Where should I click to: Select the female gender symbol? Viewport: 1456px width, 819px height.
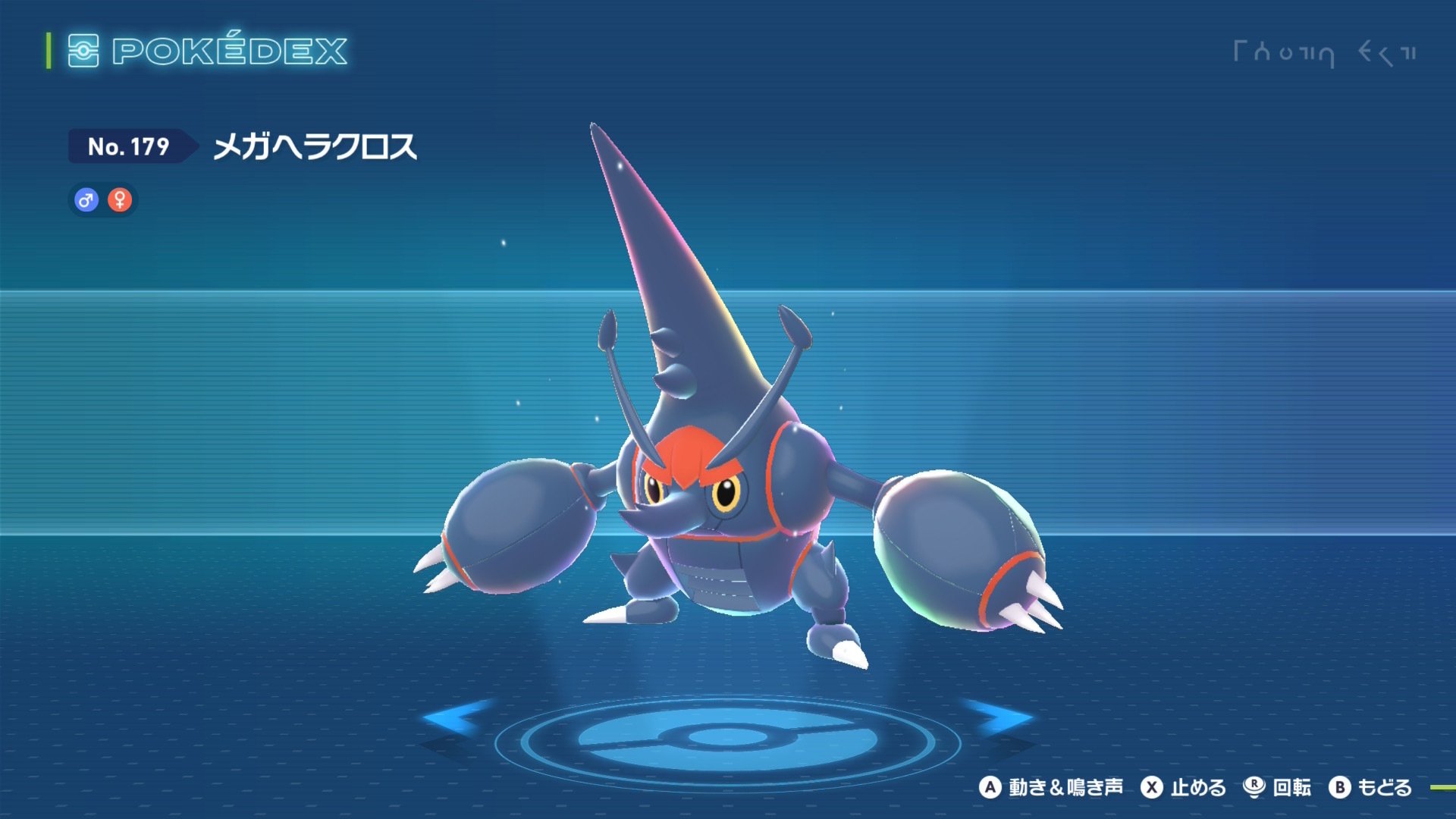(x=120, y=199)
